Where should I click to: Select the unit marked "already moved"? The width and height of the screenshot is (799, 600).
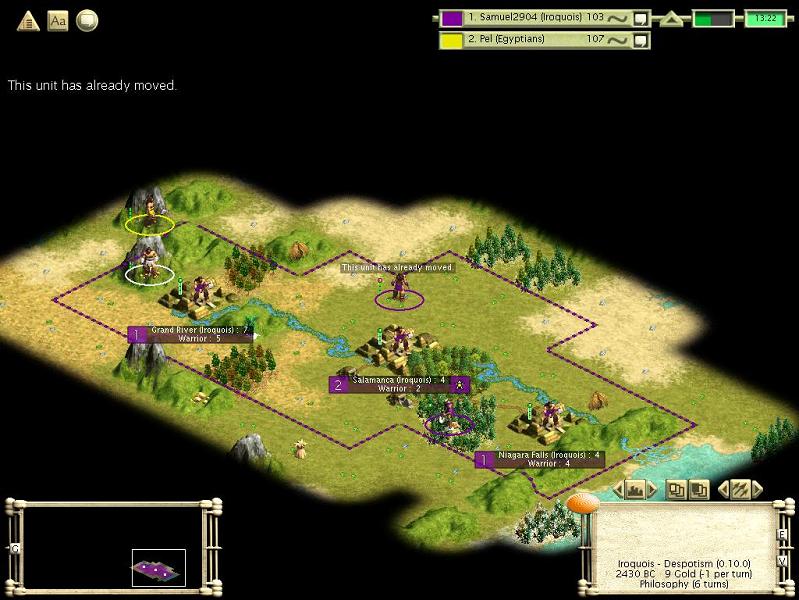coord(399,289)
